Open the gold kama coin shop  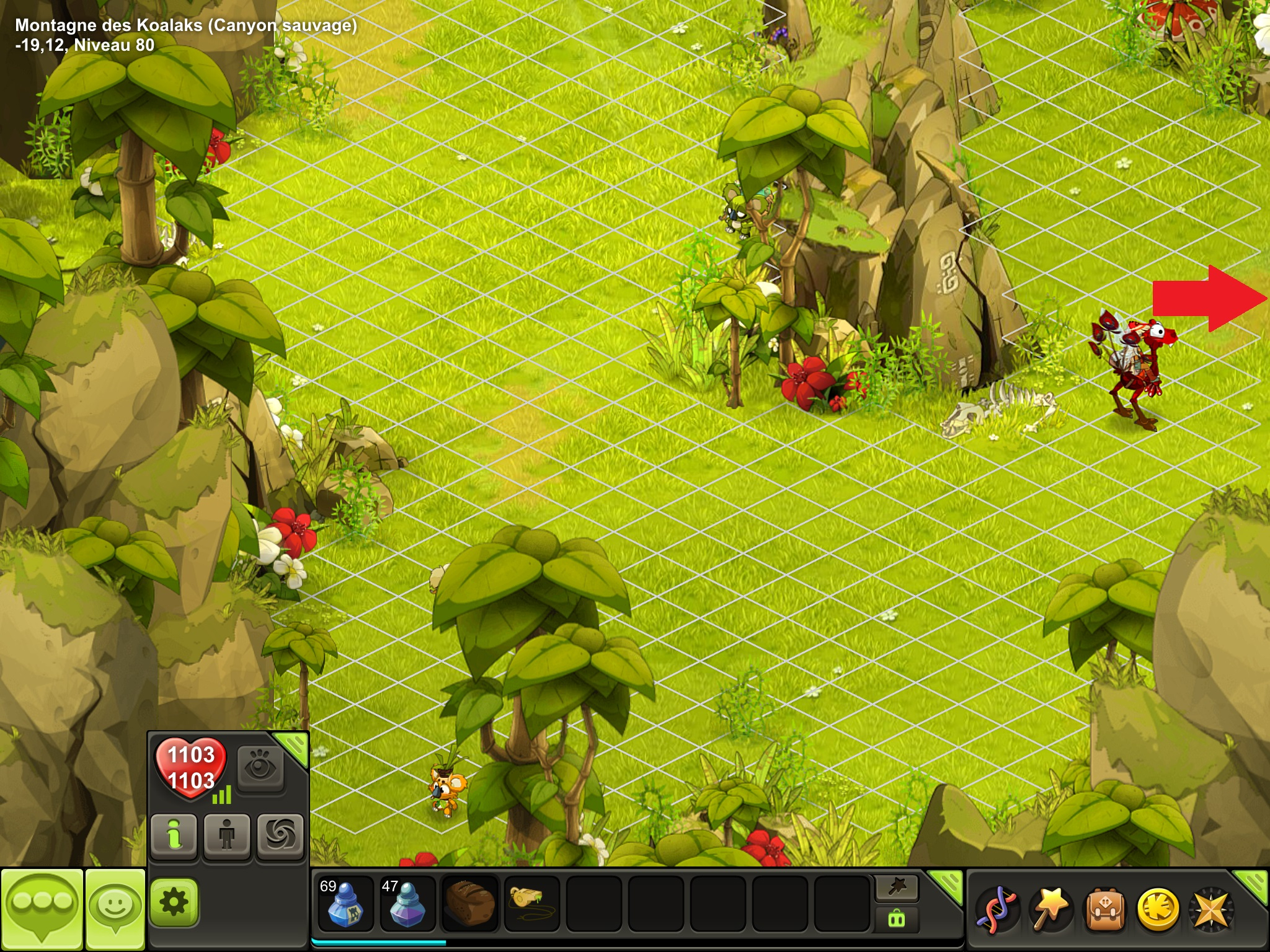click(1158, 909)
